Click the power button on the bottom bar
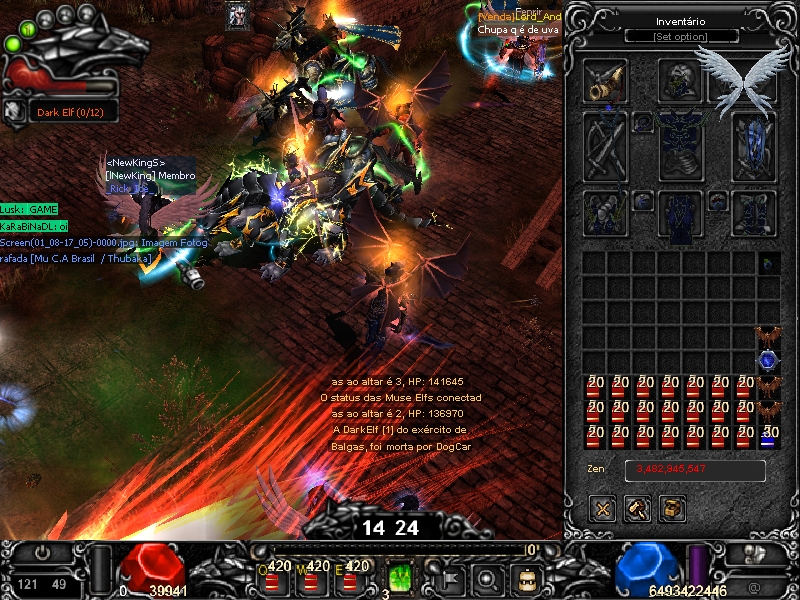The image size is (800, 600). (43, 552)
